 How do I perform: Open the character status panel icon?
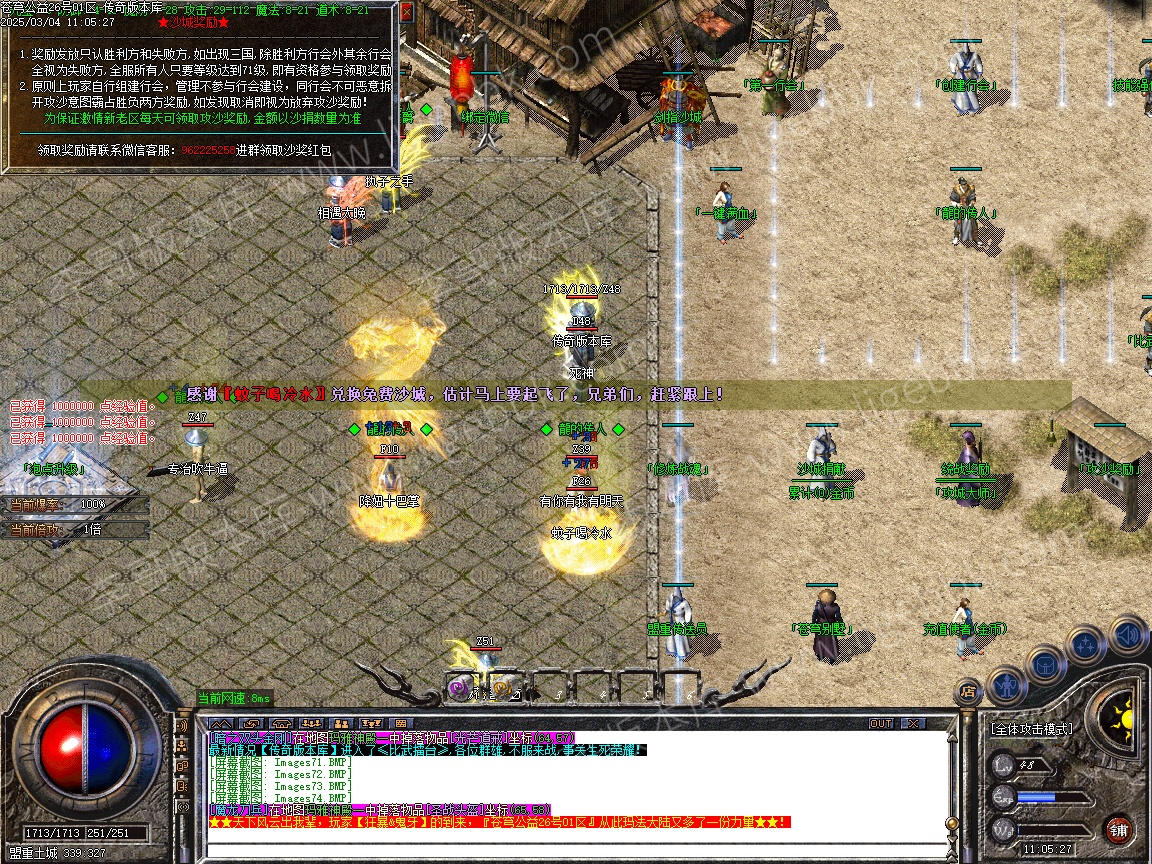click(1007, 686)
